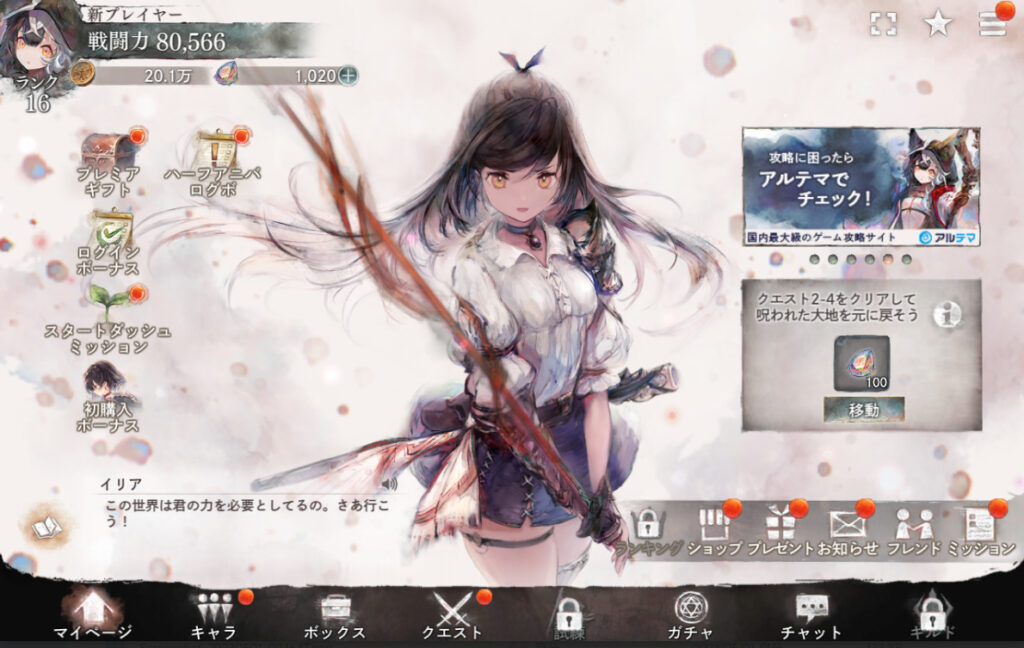
Task: Read お知らせ notices
Action: pyautogui.click(x=846, y=528)
